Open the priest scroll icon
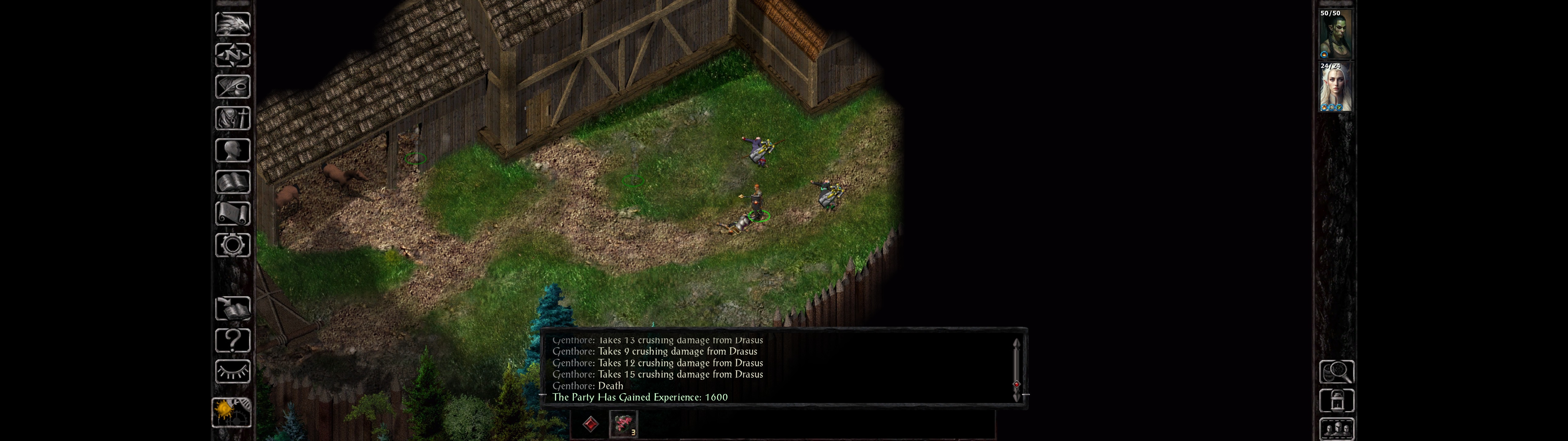 pos(232,213)
